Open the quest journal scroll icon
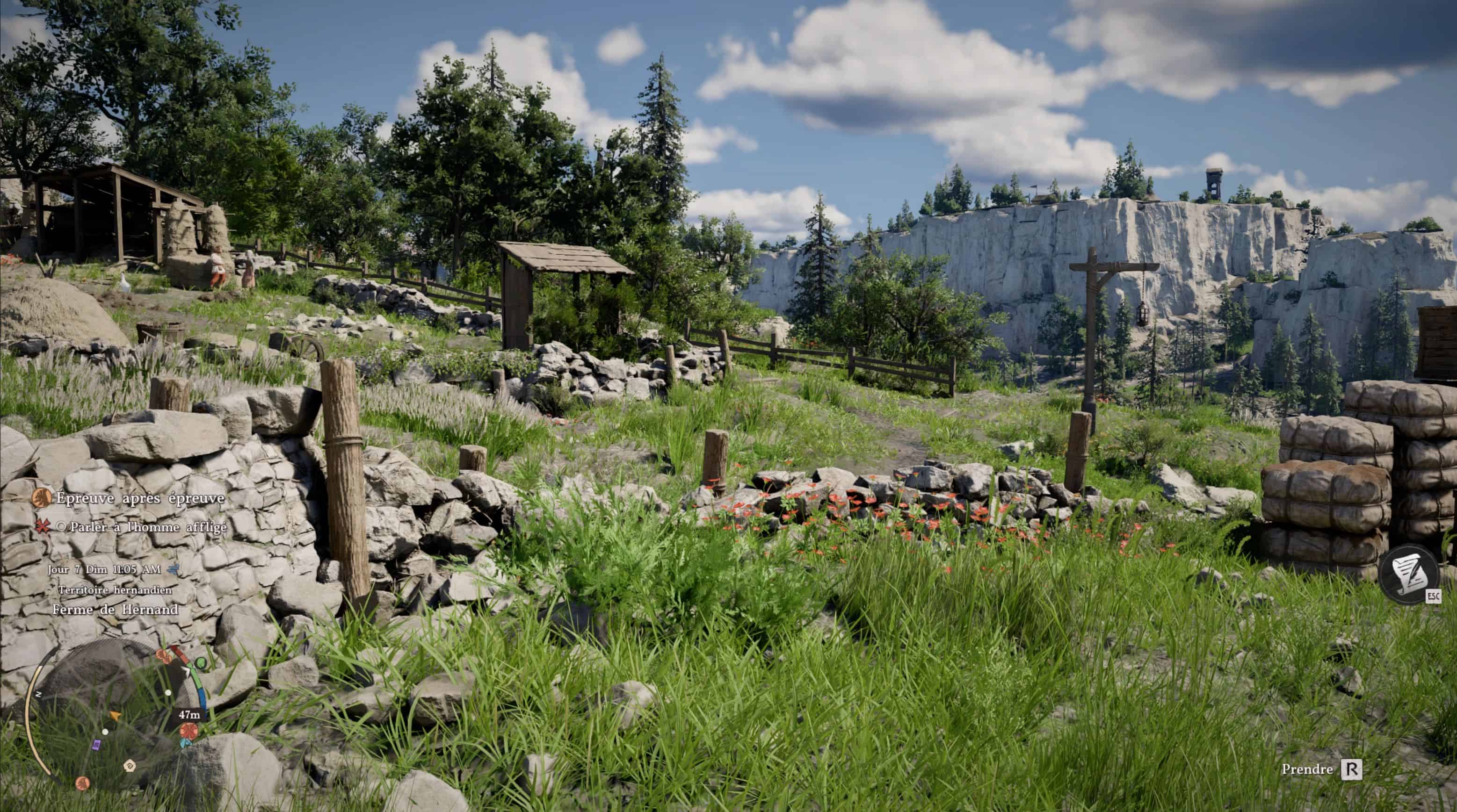Image resolution: width=1457 pixels, height=812 pixels. [x=1408, y=574]
